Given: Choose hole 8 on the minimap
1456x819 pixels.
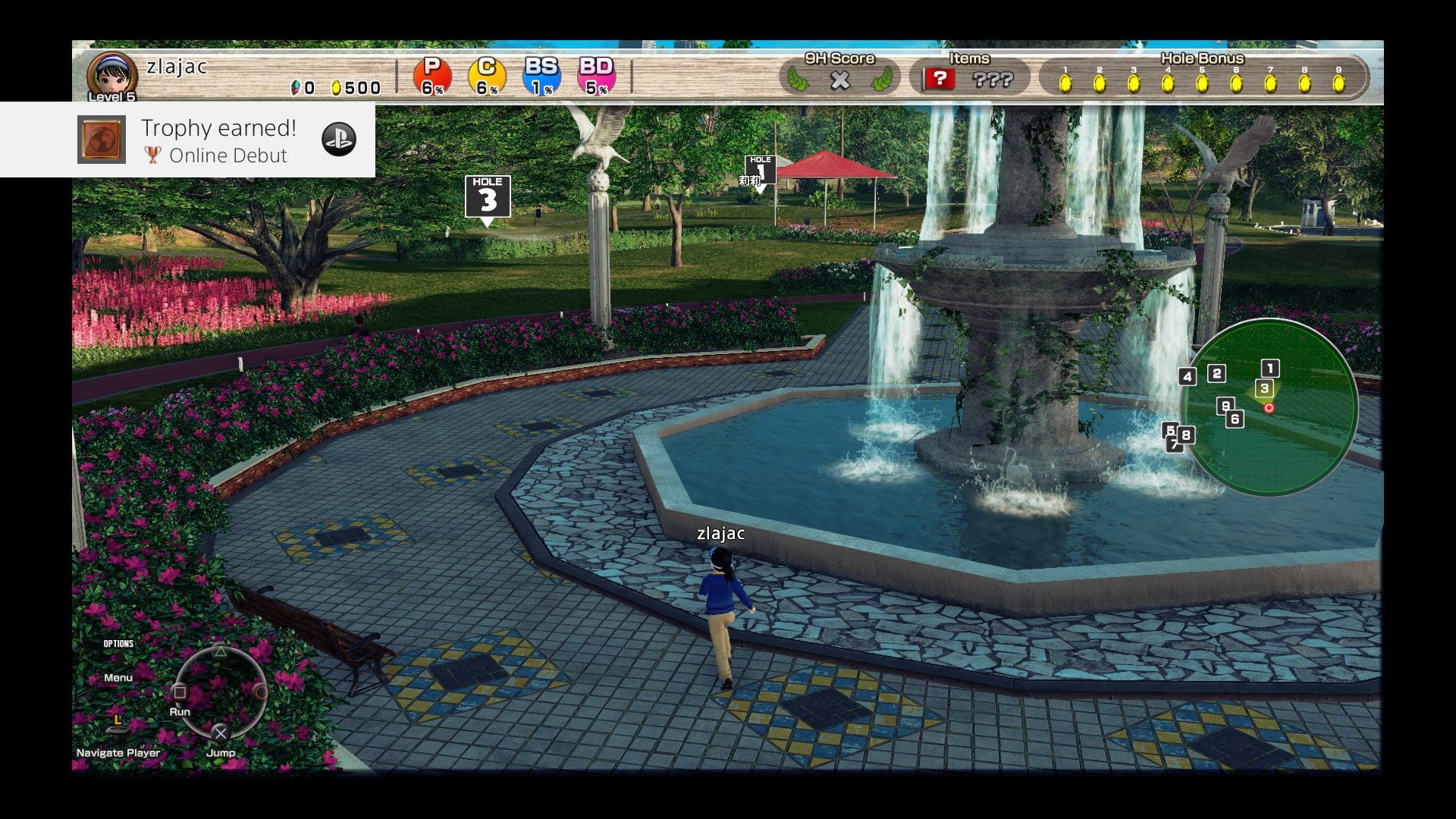Looking at the screenshot, I should pos(1186,435).
